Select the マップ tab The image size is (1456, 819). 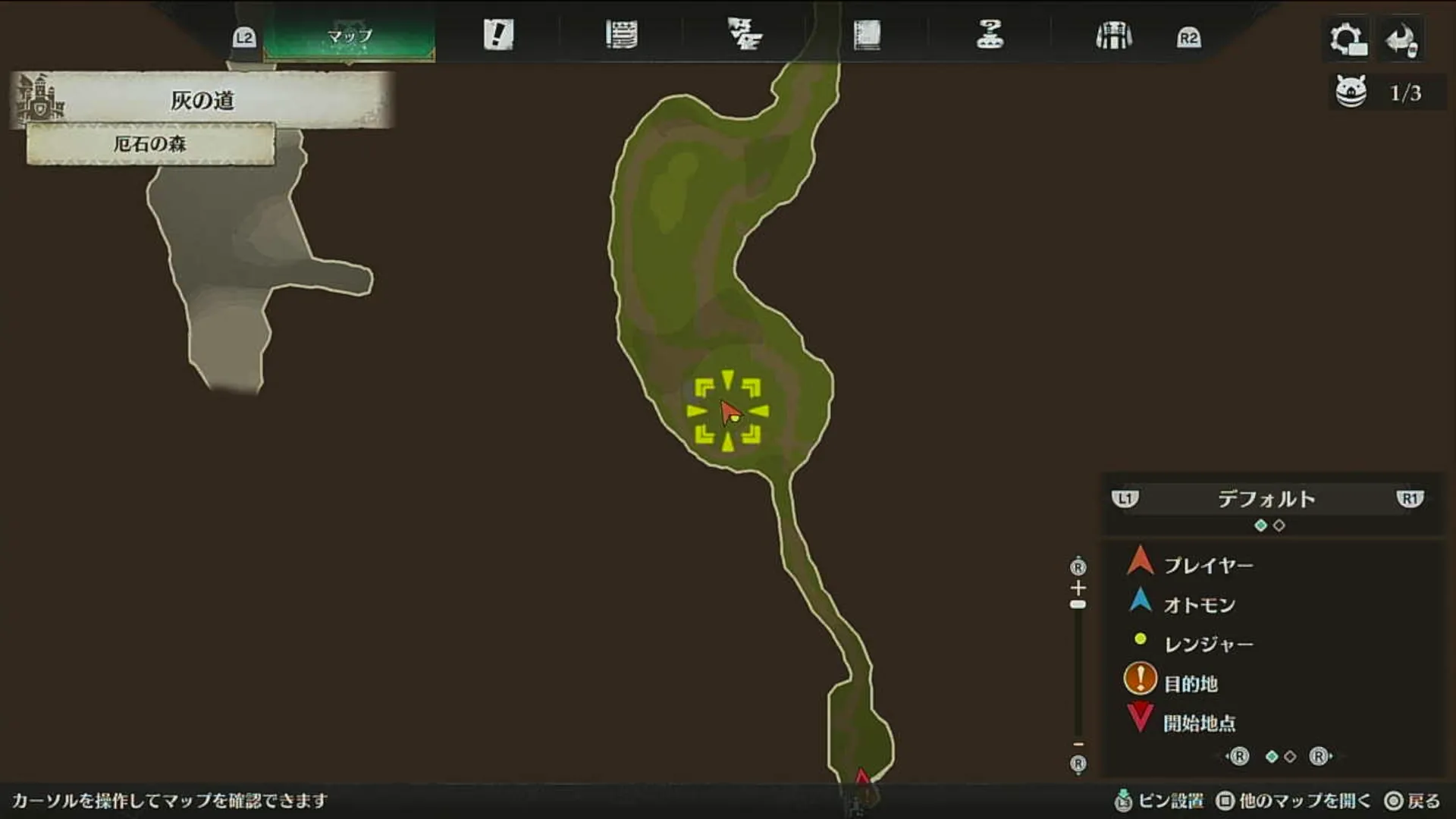(350, 36)
